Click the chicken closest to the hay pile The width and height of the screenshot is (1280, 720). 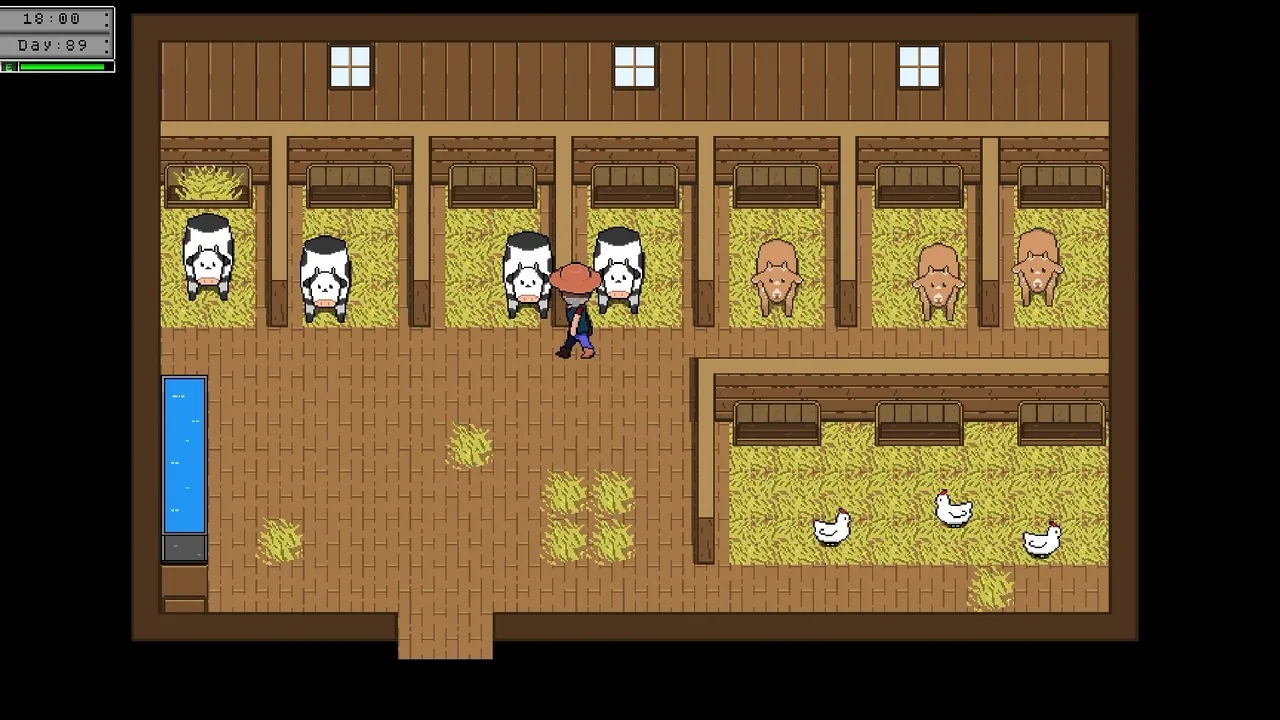point(1042,540)
